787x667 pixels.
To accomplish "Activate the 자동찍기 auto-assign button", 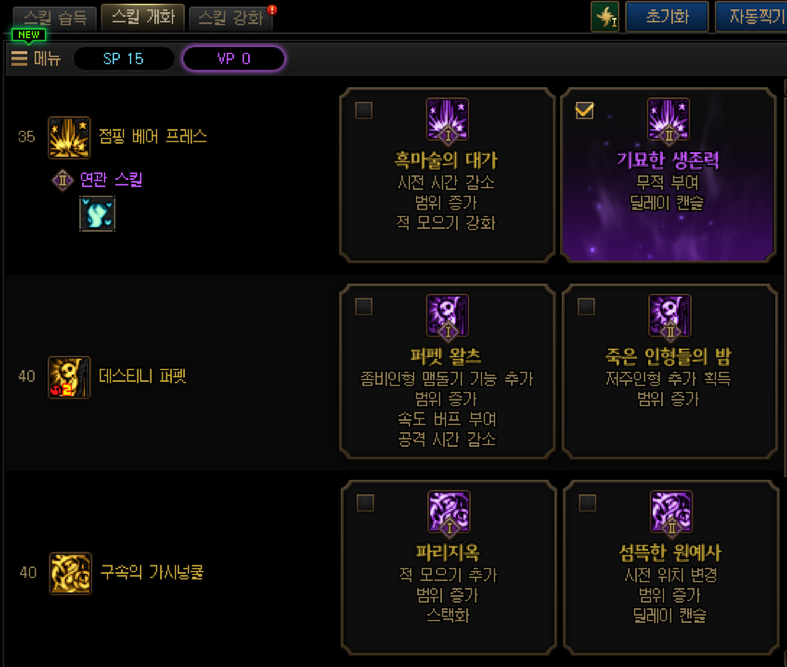I will click(x=751, y=17).
